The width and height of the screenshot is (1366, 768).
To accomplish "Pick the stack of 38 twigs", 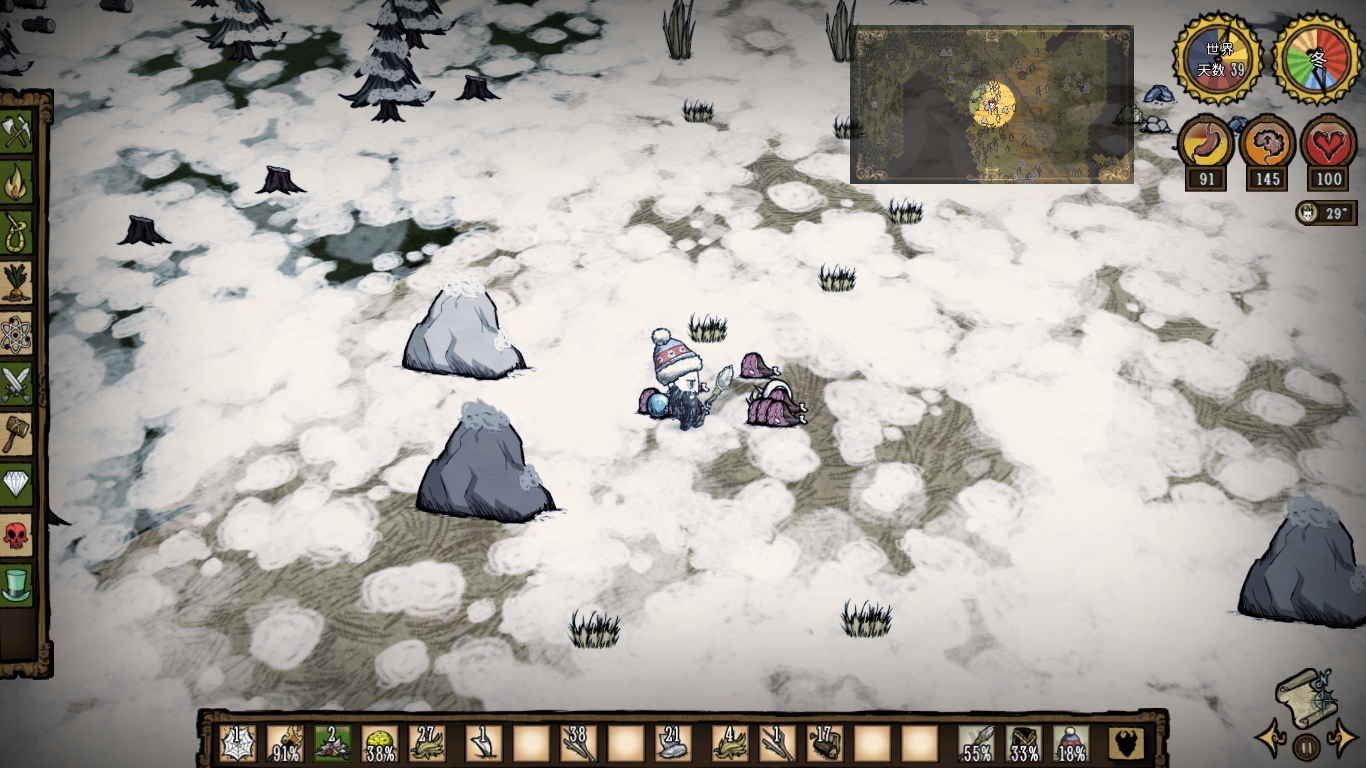I will pos(578,744).
